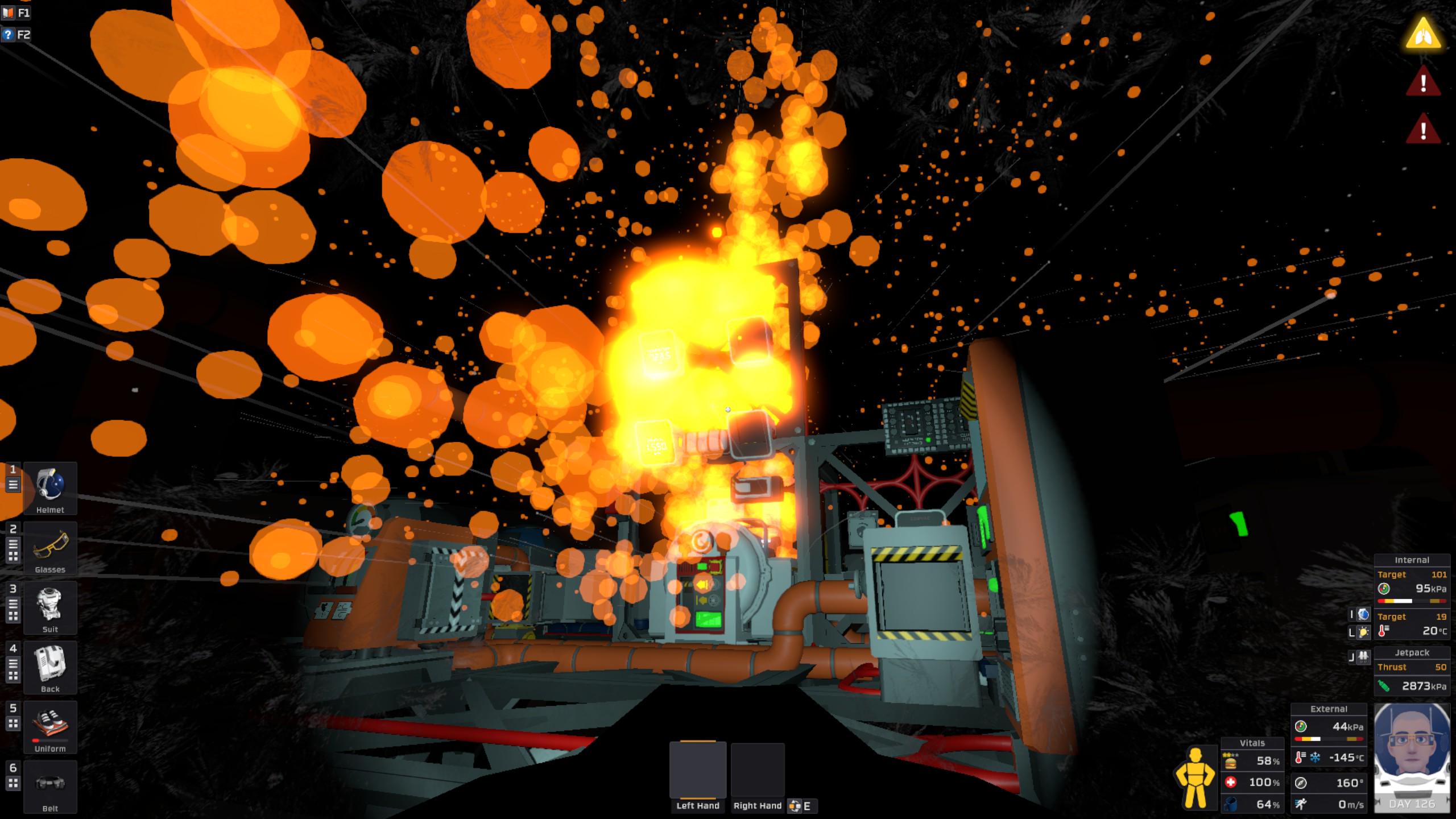Select the Belt equipment slot
This screenshot has height=819, width=1456.
tap(50, 787)
